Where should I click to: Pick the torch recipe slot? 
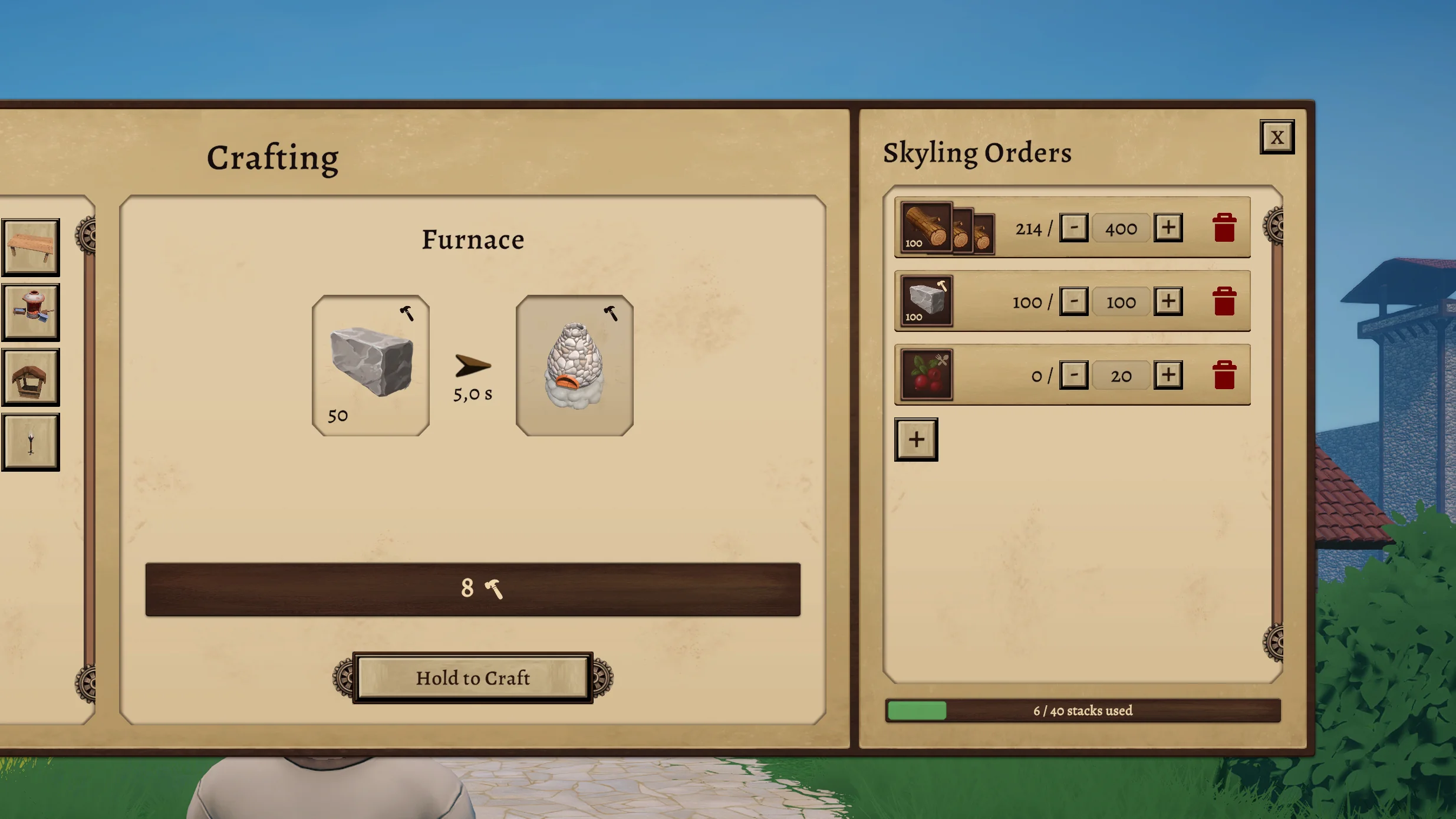31,442
